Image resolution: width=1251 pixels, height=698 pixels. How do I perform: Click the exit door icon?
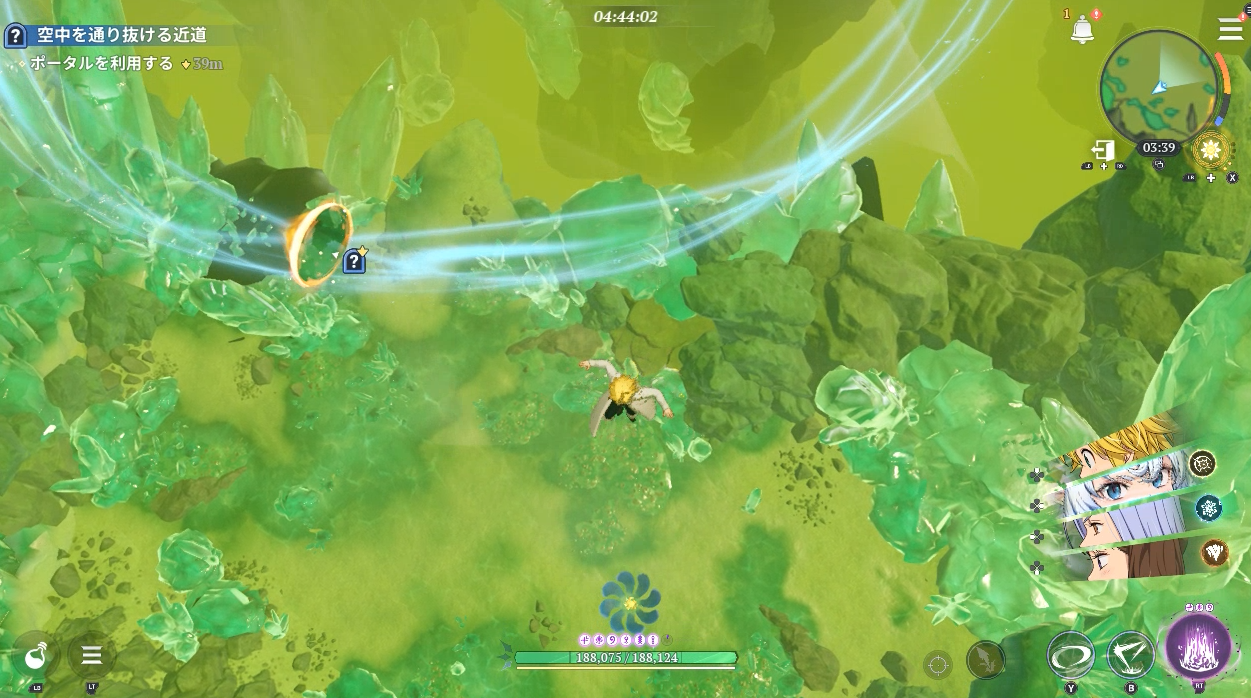click(1103, 150)
